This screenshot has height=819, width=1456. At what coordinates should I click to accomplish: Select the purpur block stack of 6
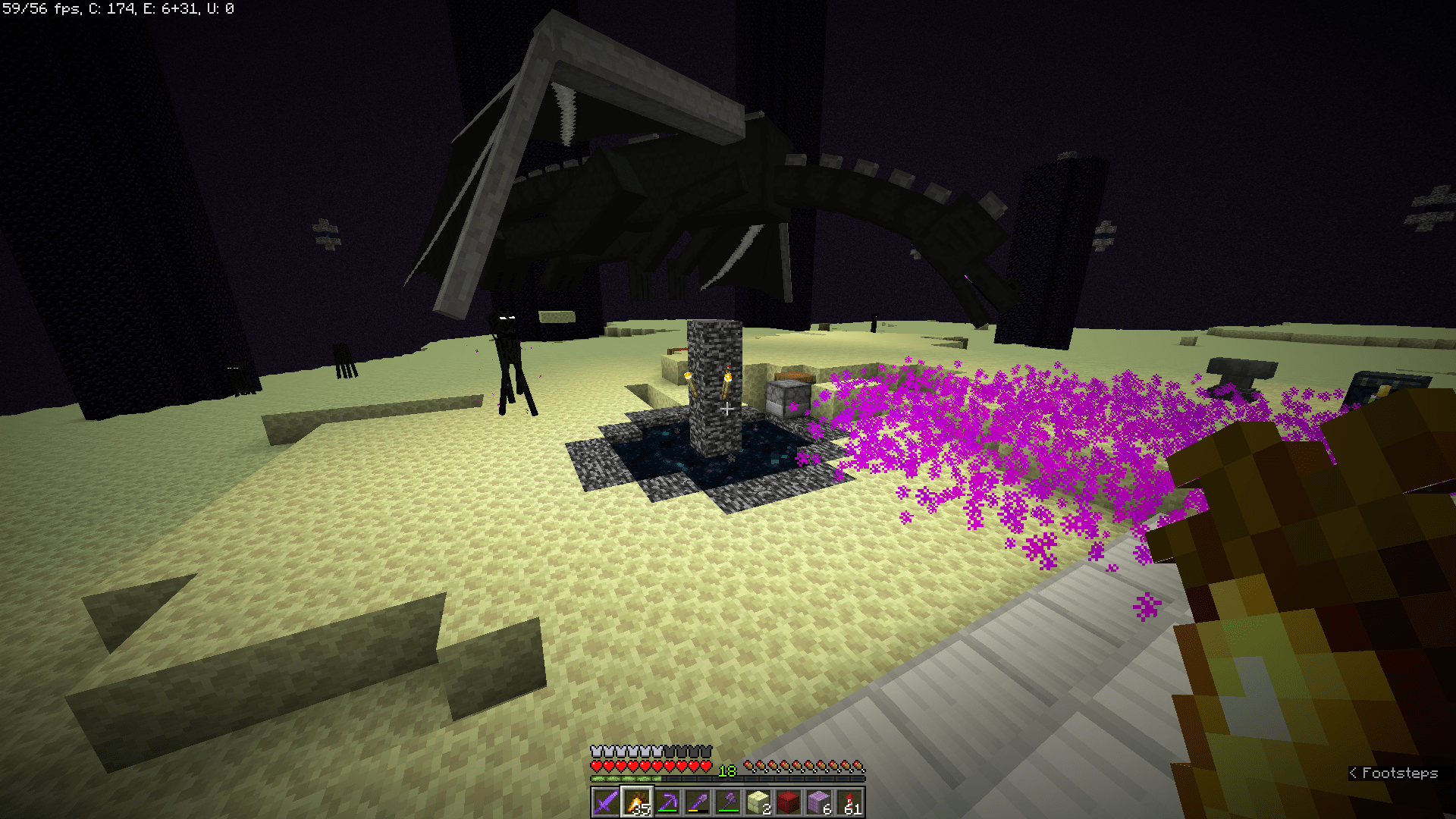click(x=821, y=802)
